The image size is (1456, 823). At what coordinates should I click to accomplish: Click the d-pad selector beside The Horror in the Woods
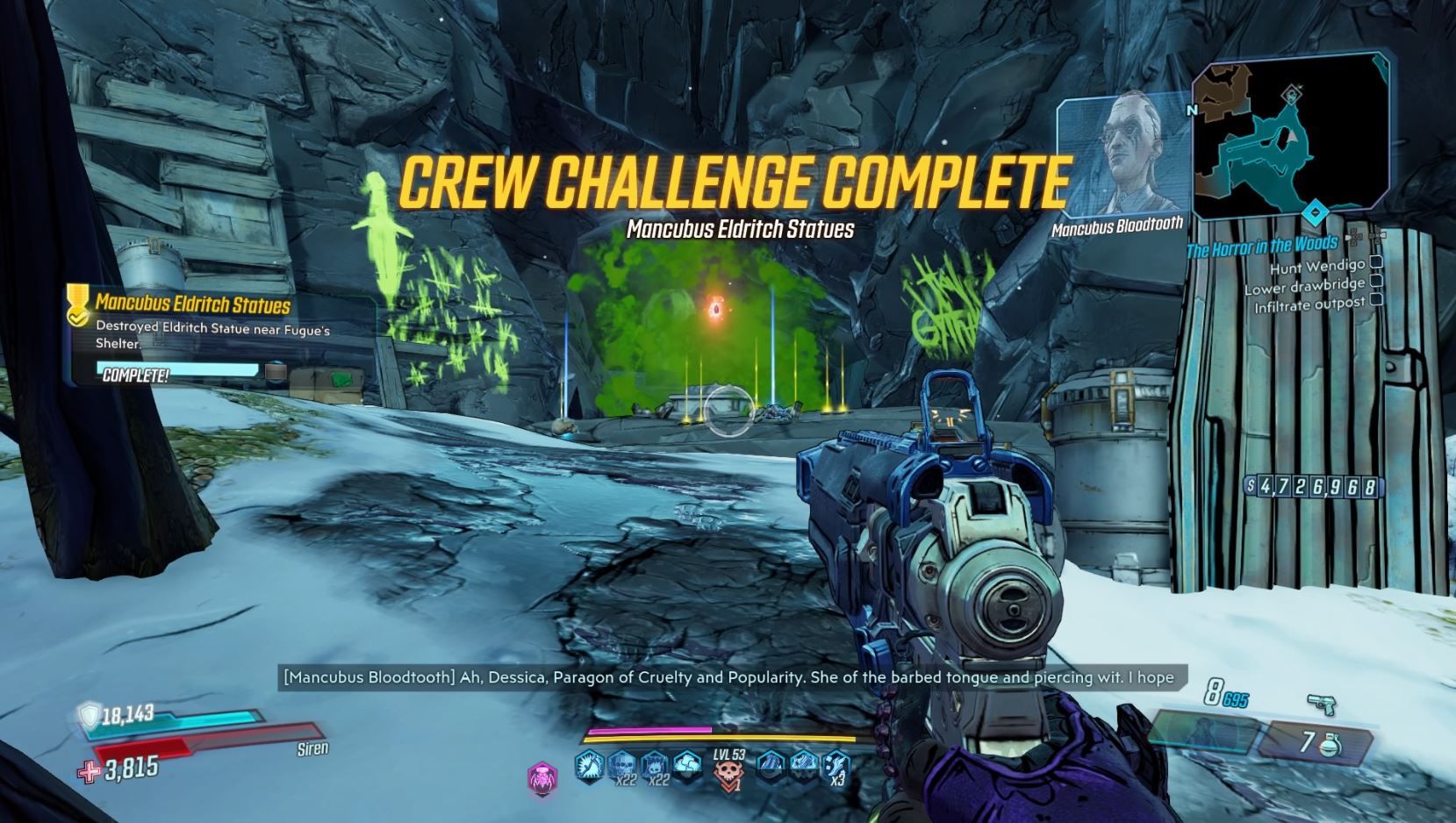1354,239
